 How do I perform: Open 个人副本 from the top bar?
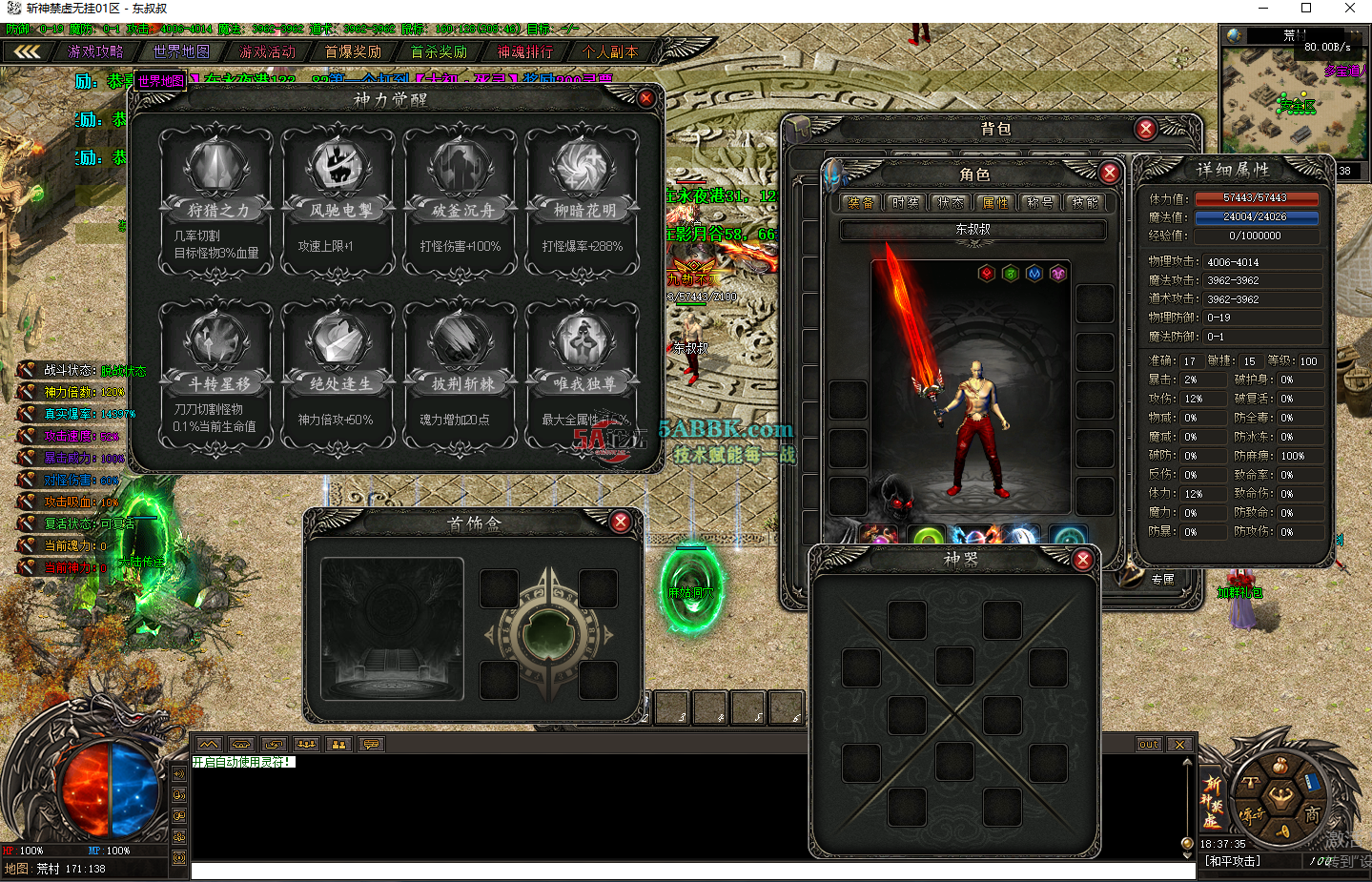tap(609, 51)
